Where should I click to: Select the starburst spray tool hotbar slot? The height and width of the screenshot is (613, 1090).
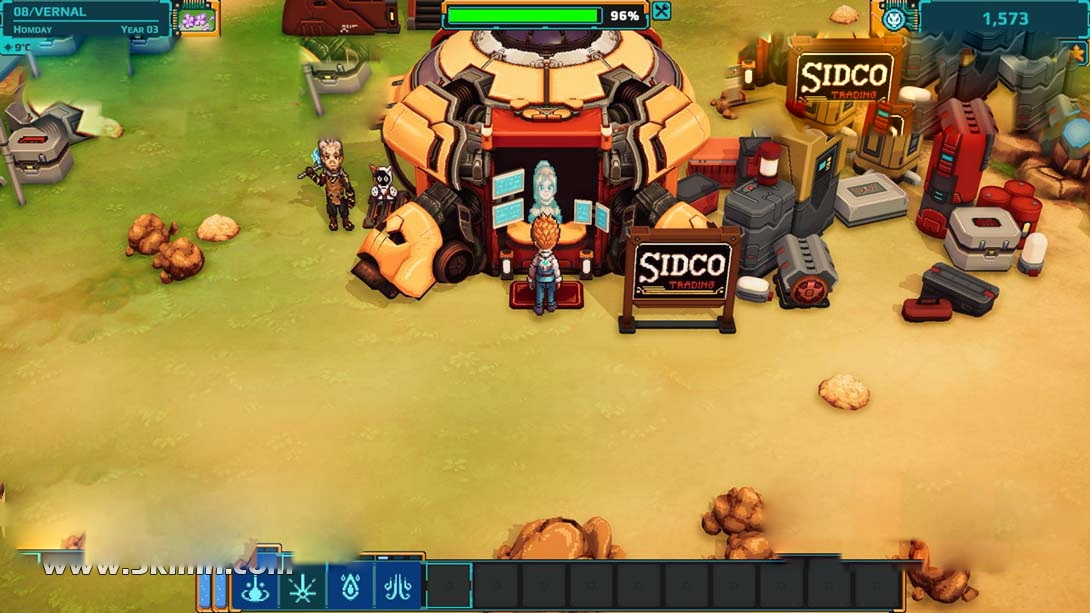point(303,586)
